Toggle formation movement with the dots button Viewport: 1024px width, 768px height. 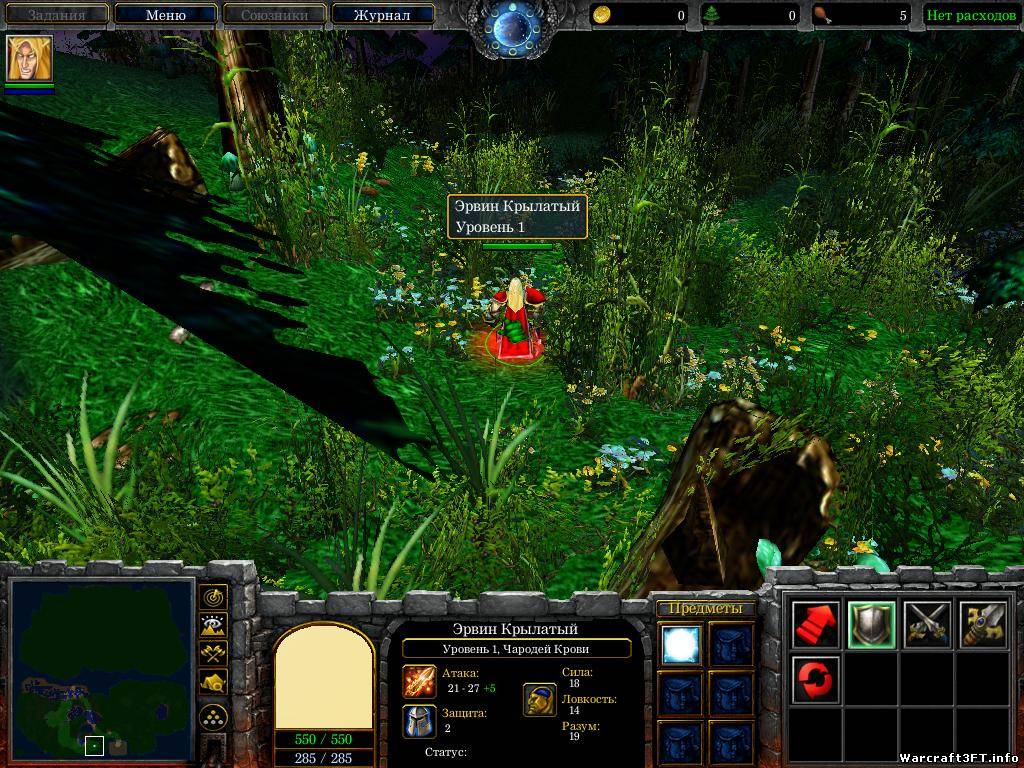(x=213, y=717)
